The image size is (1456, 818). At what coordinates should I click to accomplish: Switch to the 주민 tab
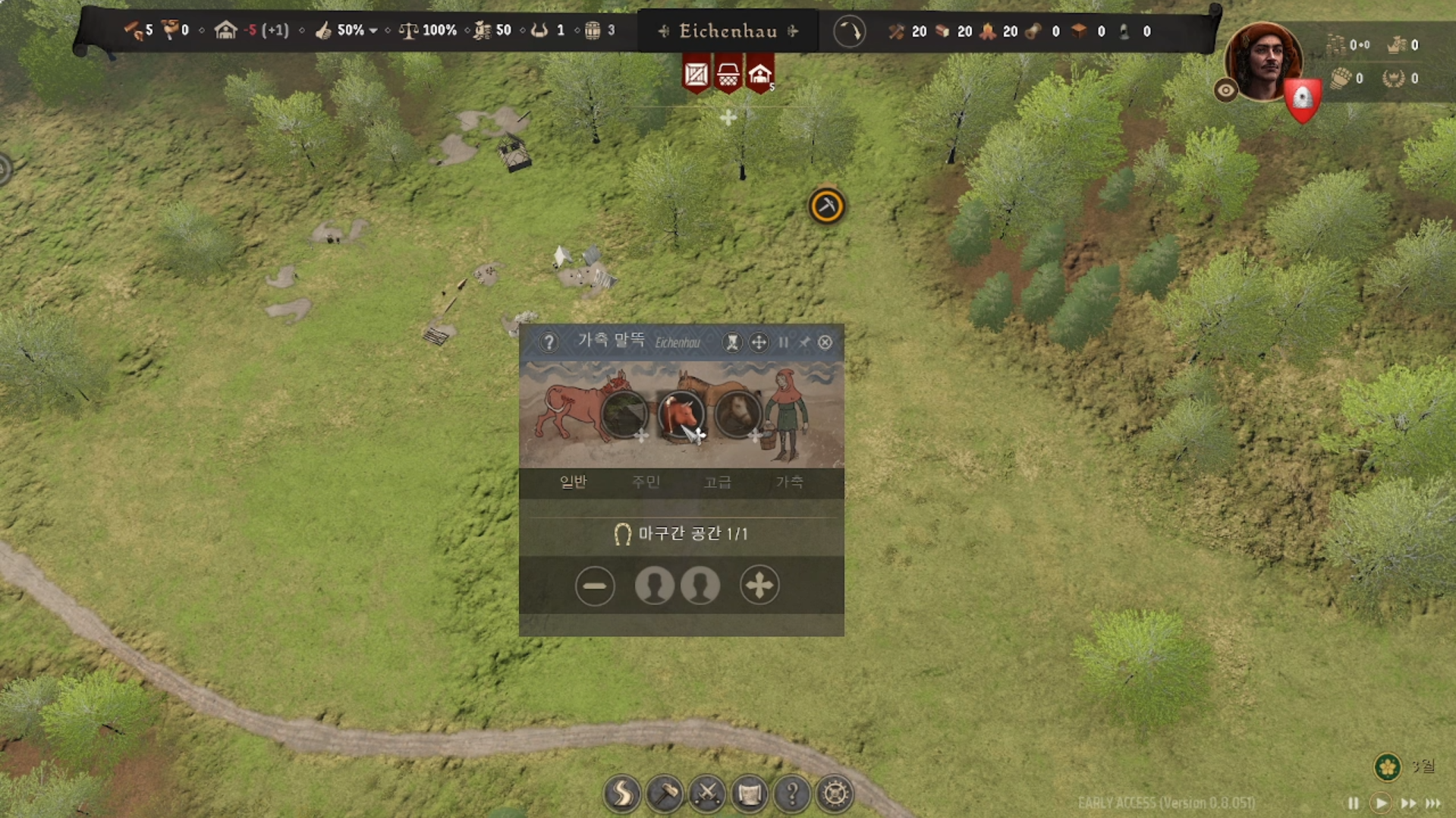pos(646,482)
